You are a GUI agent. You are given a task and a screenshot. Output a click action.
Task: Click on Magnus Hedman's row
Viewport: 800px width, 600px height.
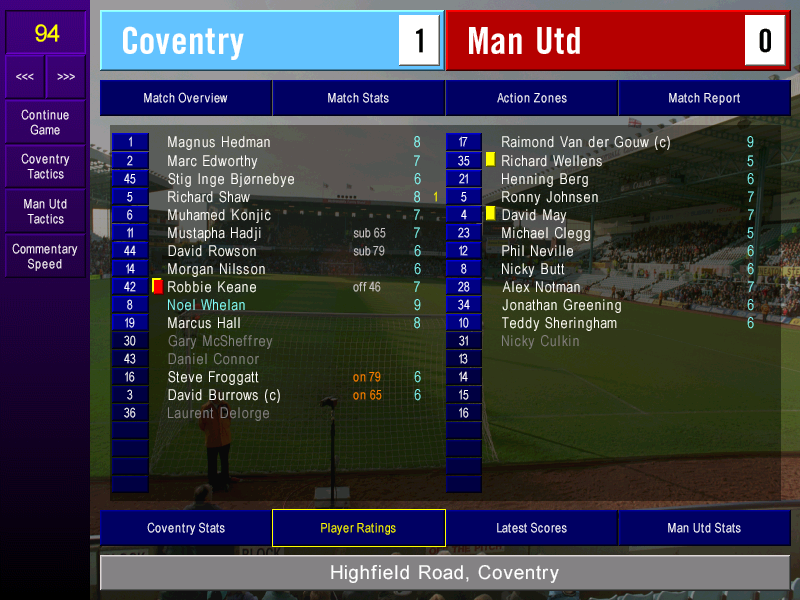coord(218,143)
